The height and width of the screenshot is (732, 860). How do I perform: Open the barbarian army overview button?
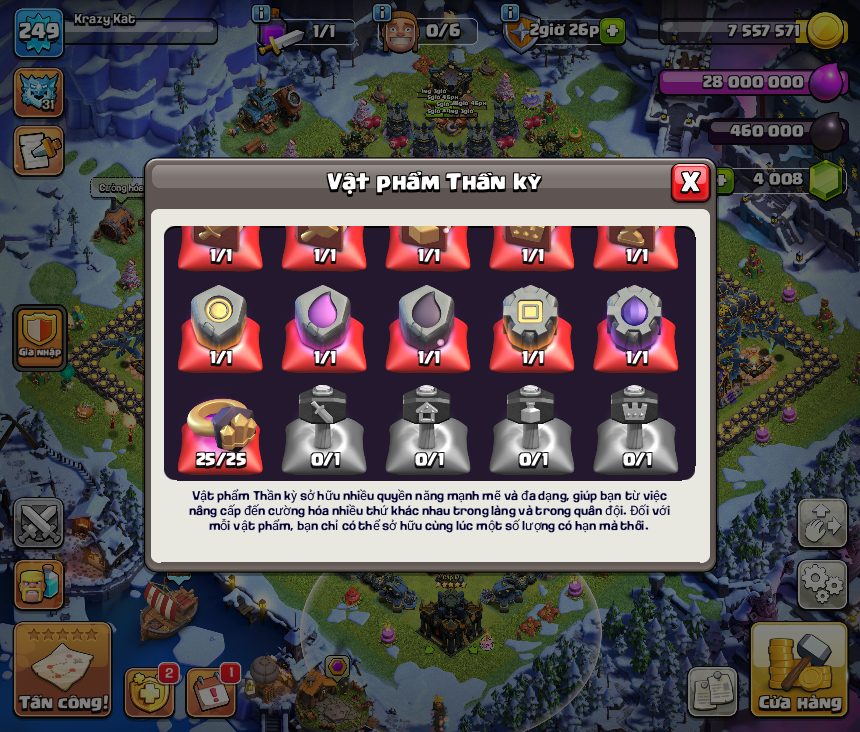[x=39, y=585]
